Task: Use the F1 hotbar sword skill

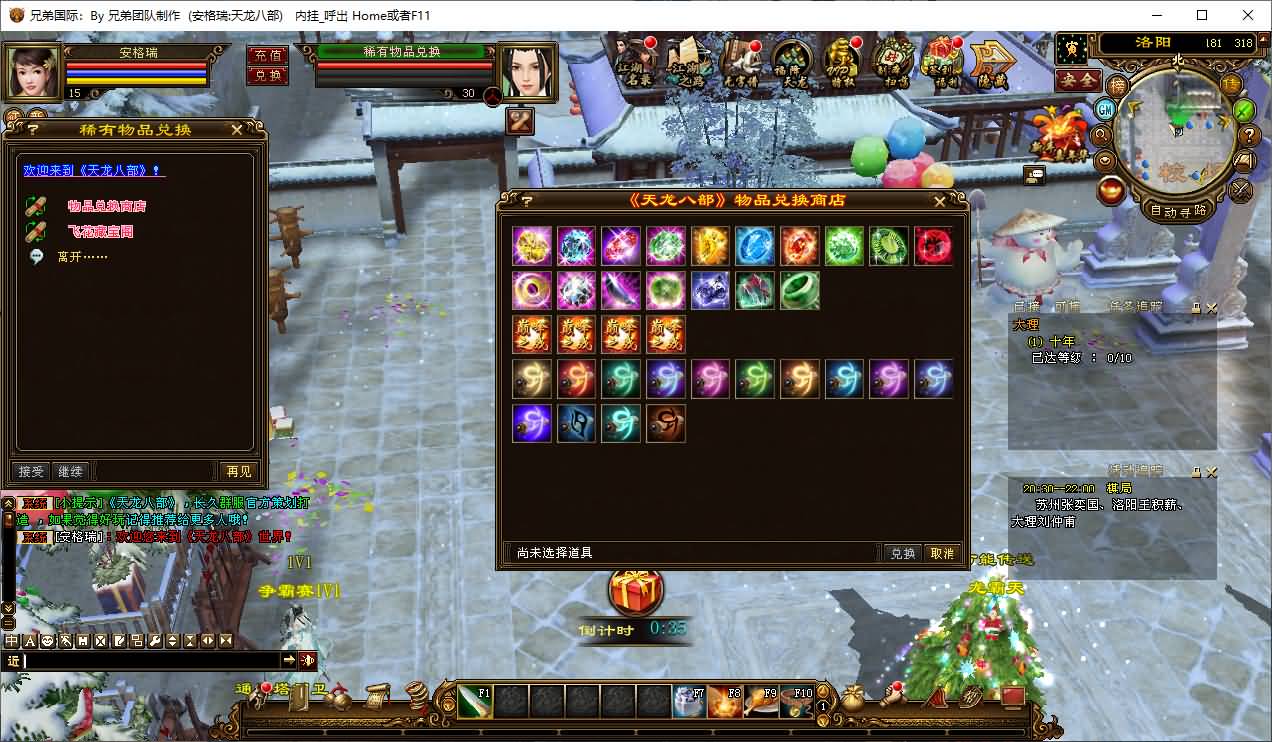Action: (x=476, y=701)
